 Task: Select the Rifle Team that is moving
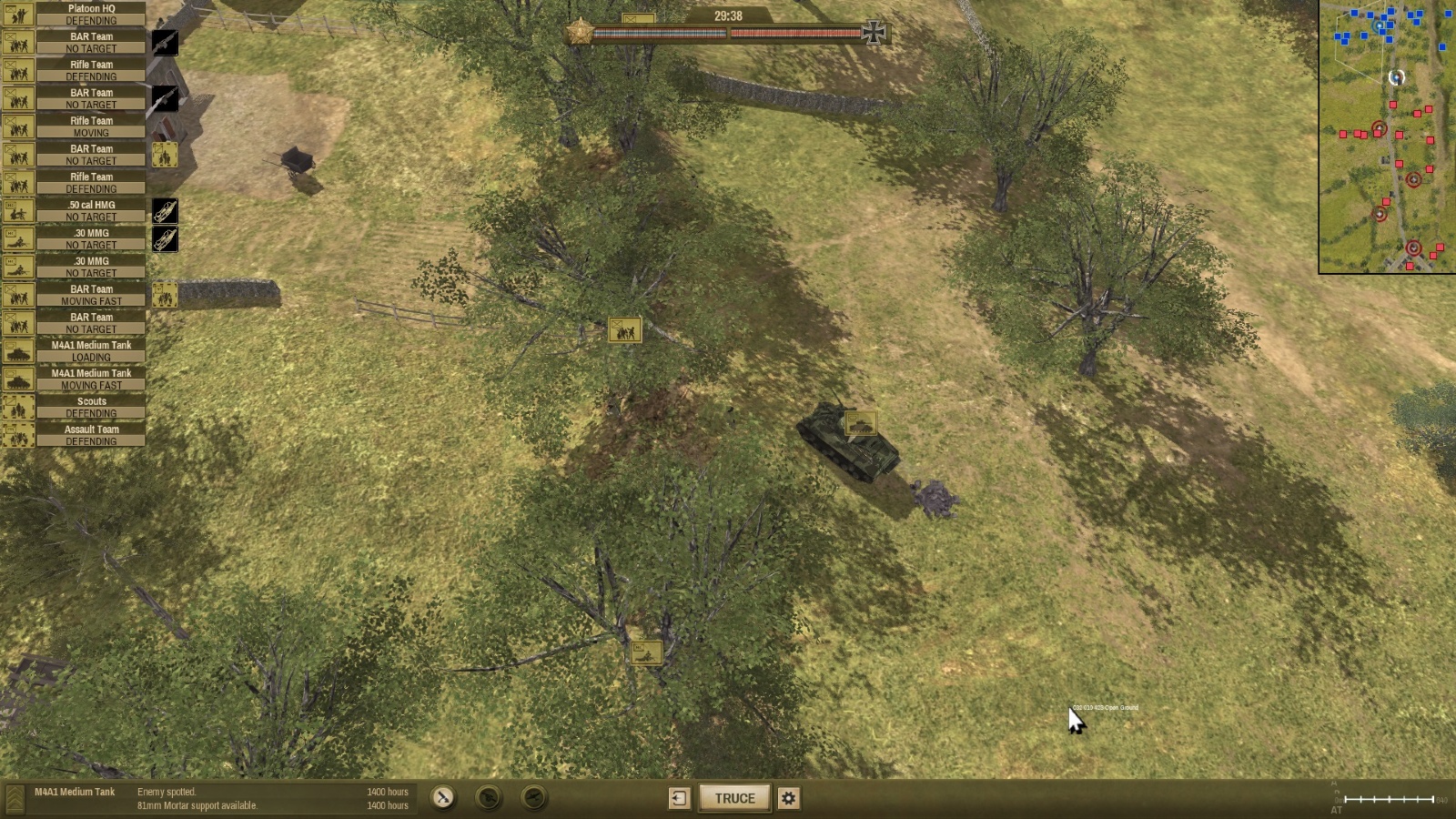pos(91,126)
